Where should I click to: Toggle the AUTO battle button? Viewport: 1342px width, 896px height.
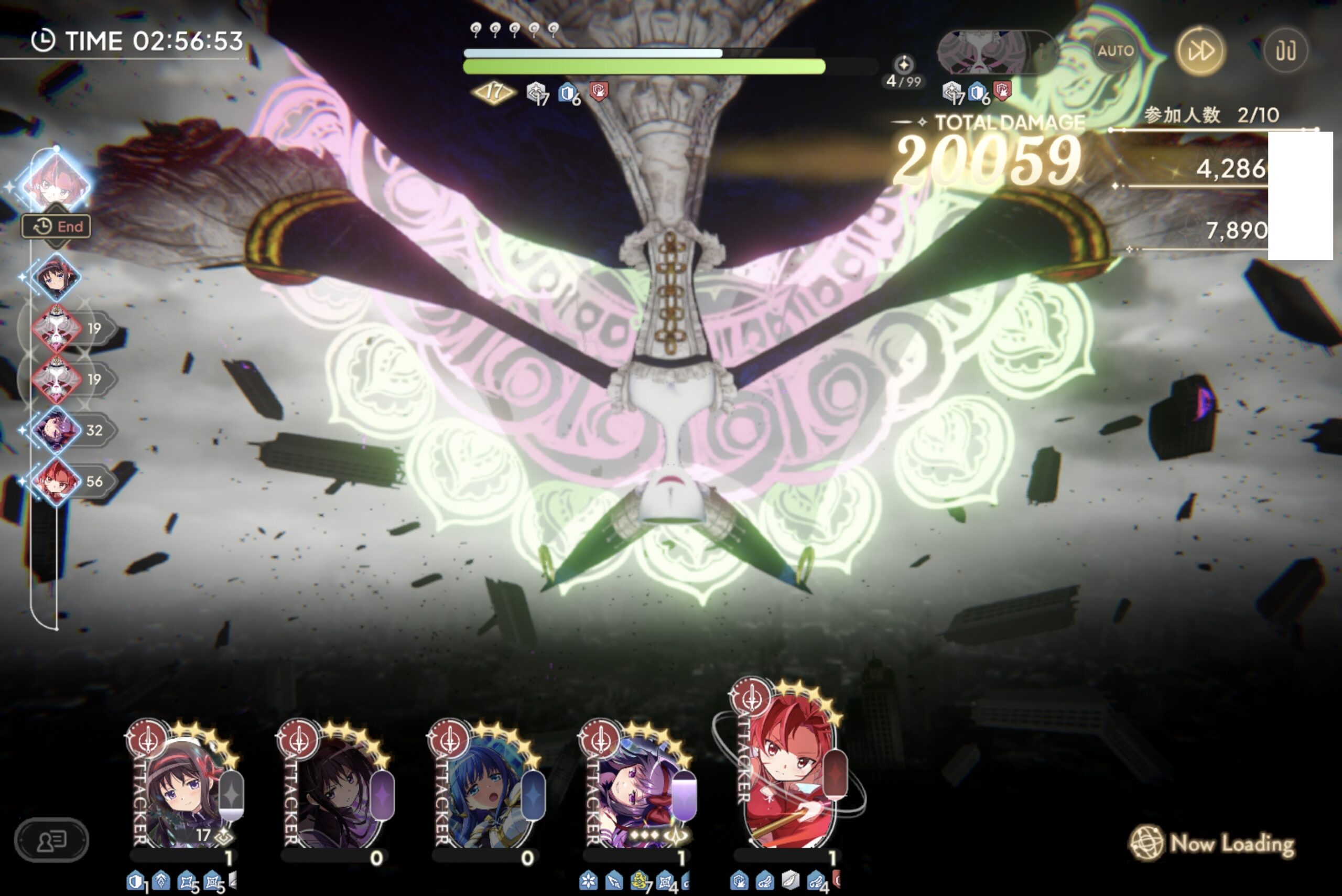pos(1114,51)
